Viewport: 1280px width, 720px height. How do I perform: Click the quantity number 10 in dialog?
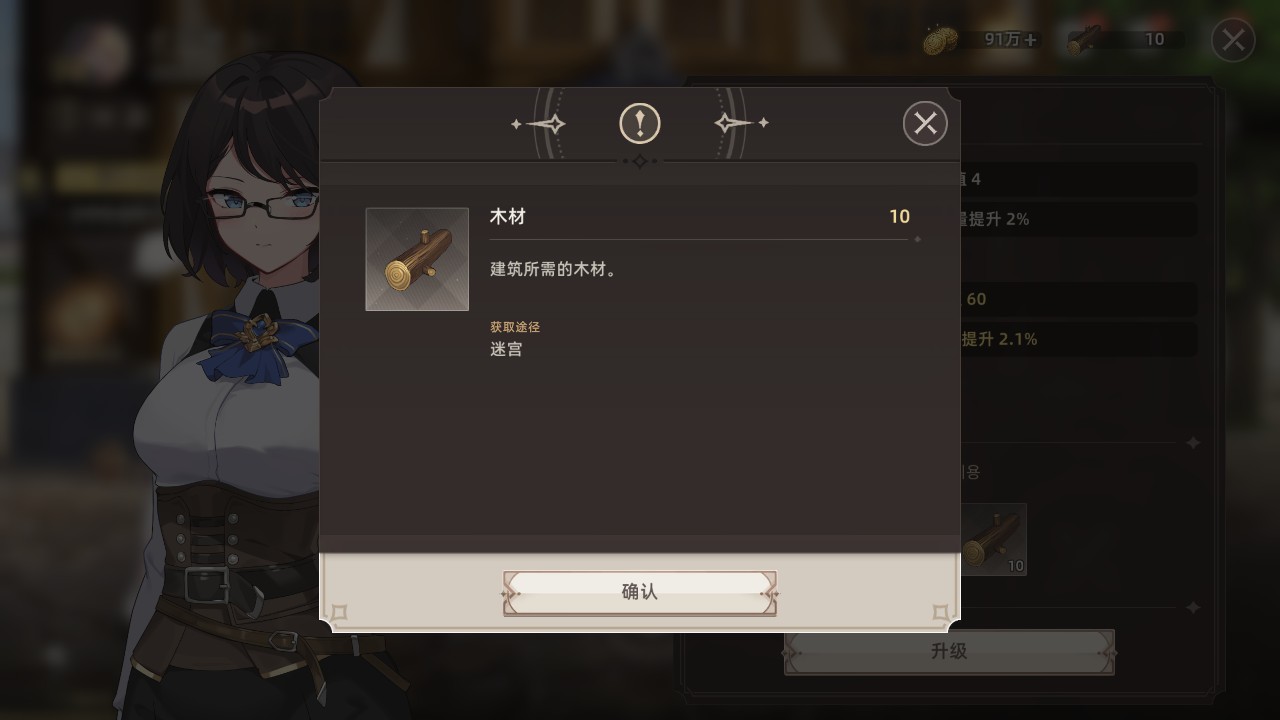point(897,217)
